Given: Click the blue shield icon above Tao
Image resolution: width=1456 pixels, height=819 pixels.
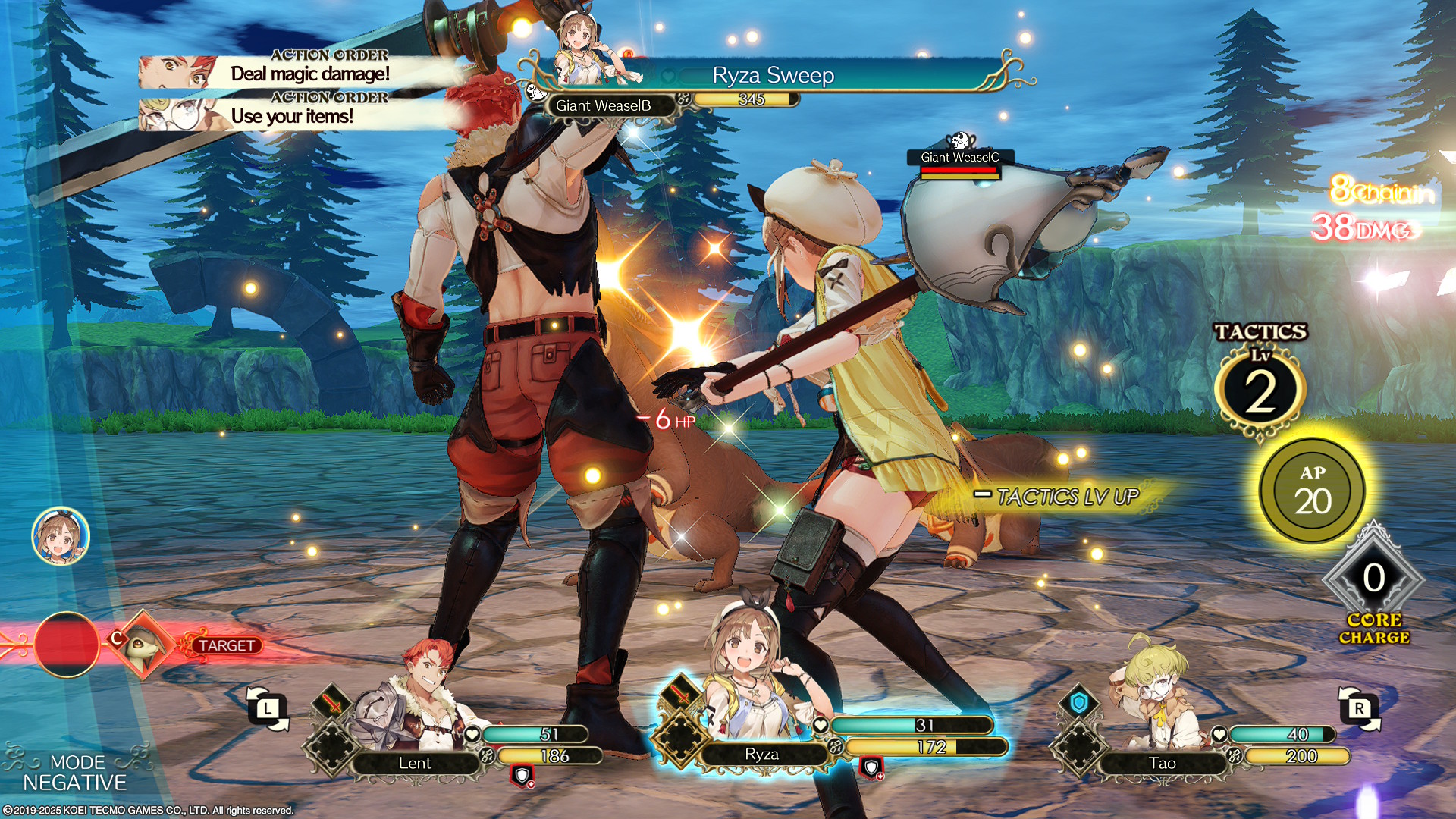Looking at the screenshot, I should coord(1078,703).
